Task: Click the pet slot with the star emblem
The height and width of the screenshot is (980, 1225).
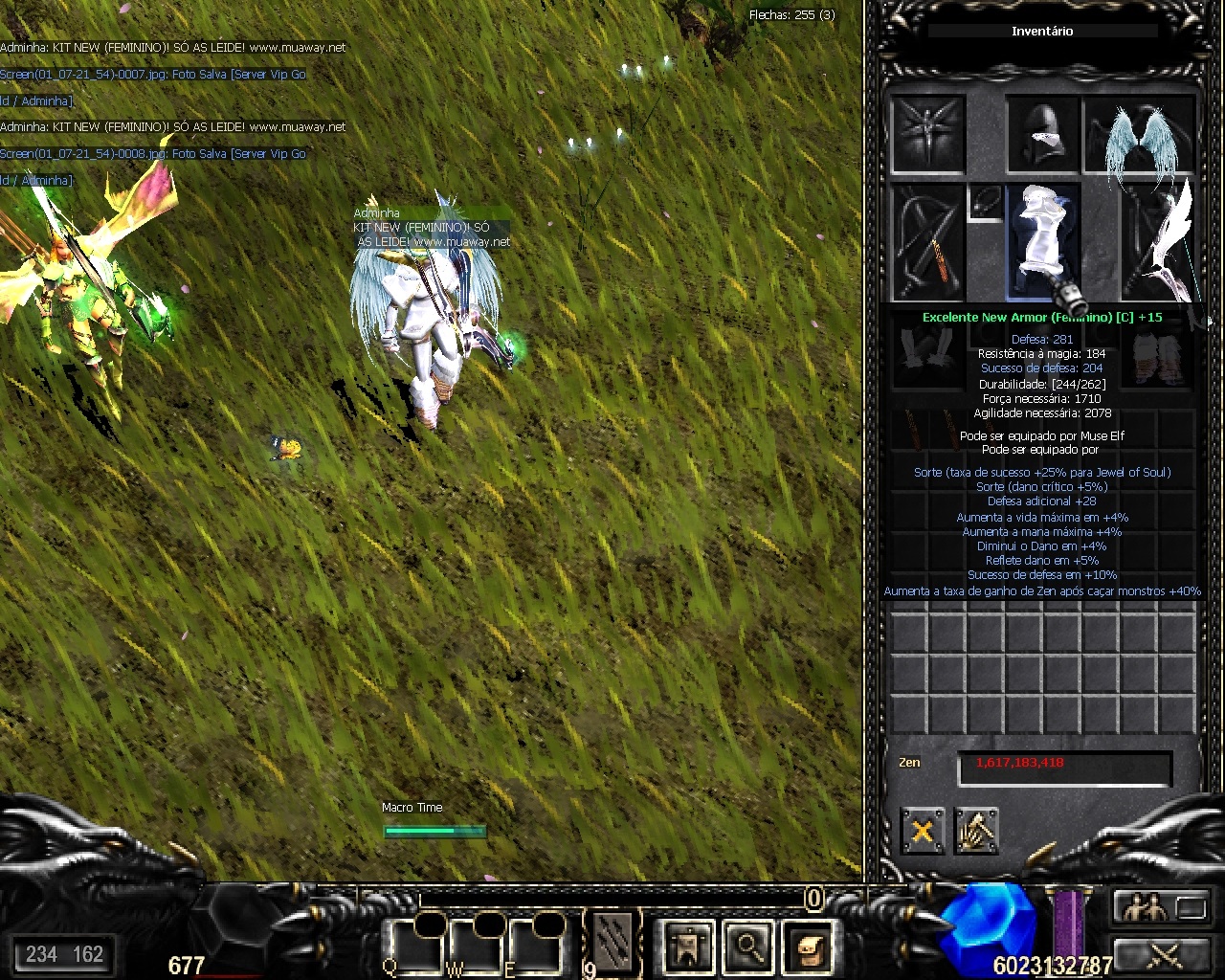Action: click(x=927, y=135)
